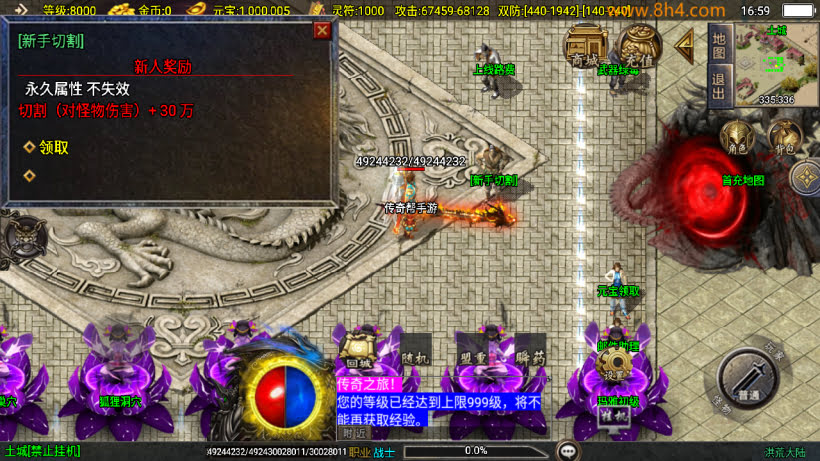Collapse the top menu with the arrow

[x=685, y=45]
